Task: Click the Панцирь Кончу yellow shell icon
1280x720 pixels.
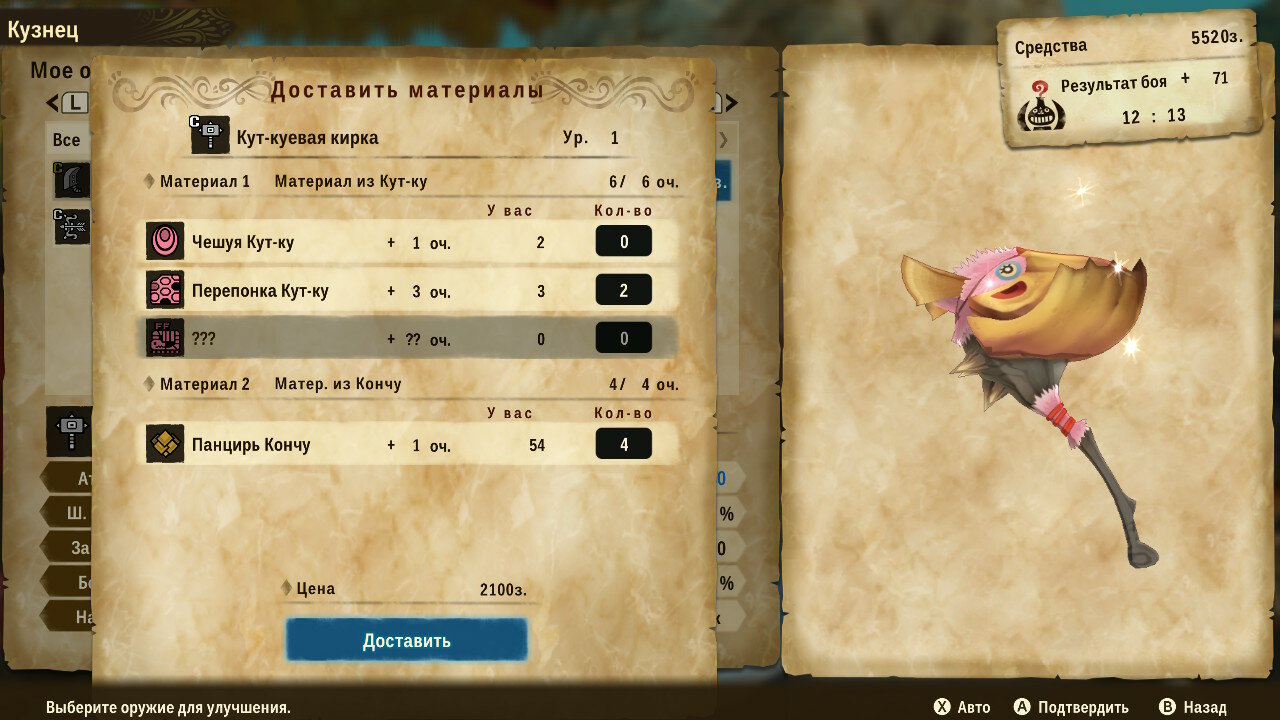Action: pyautogui.click(x=165, y=444)
